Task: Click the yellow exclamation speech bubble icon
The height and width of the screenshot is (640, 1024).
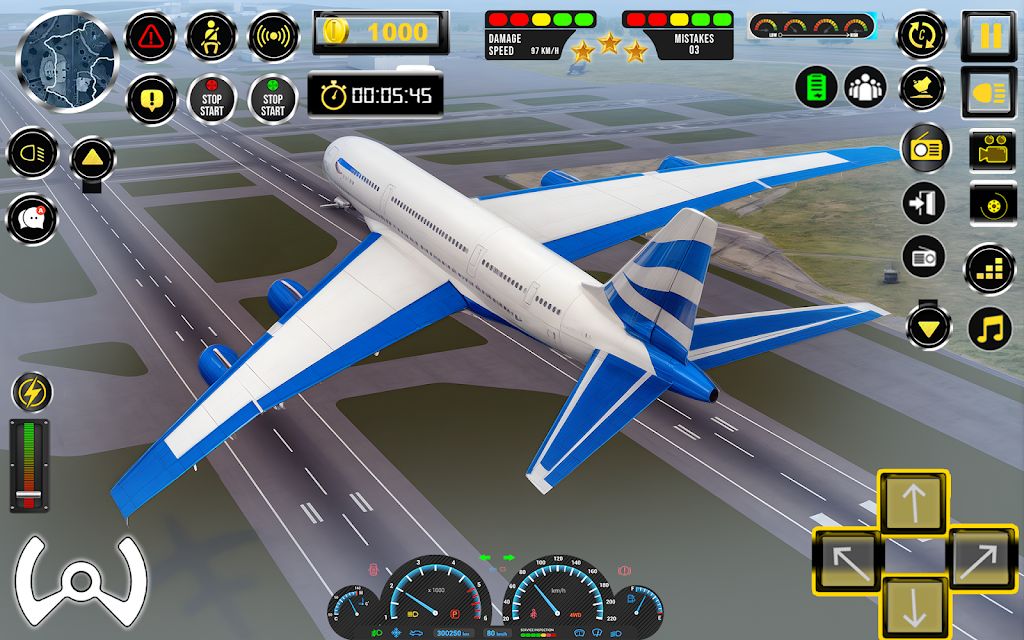Action: 152,98
